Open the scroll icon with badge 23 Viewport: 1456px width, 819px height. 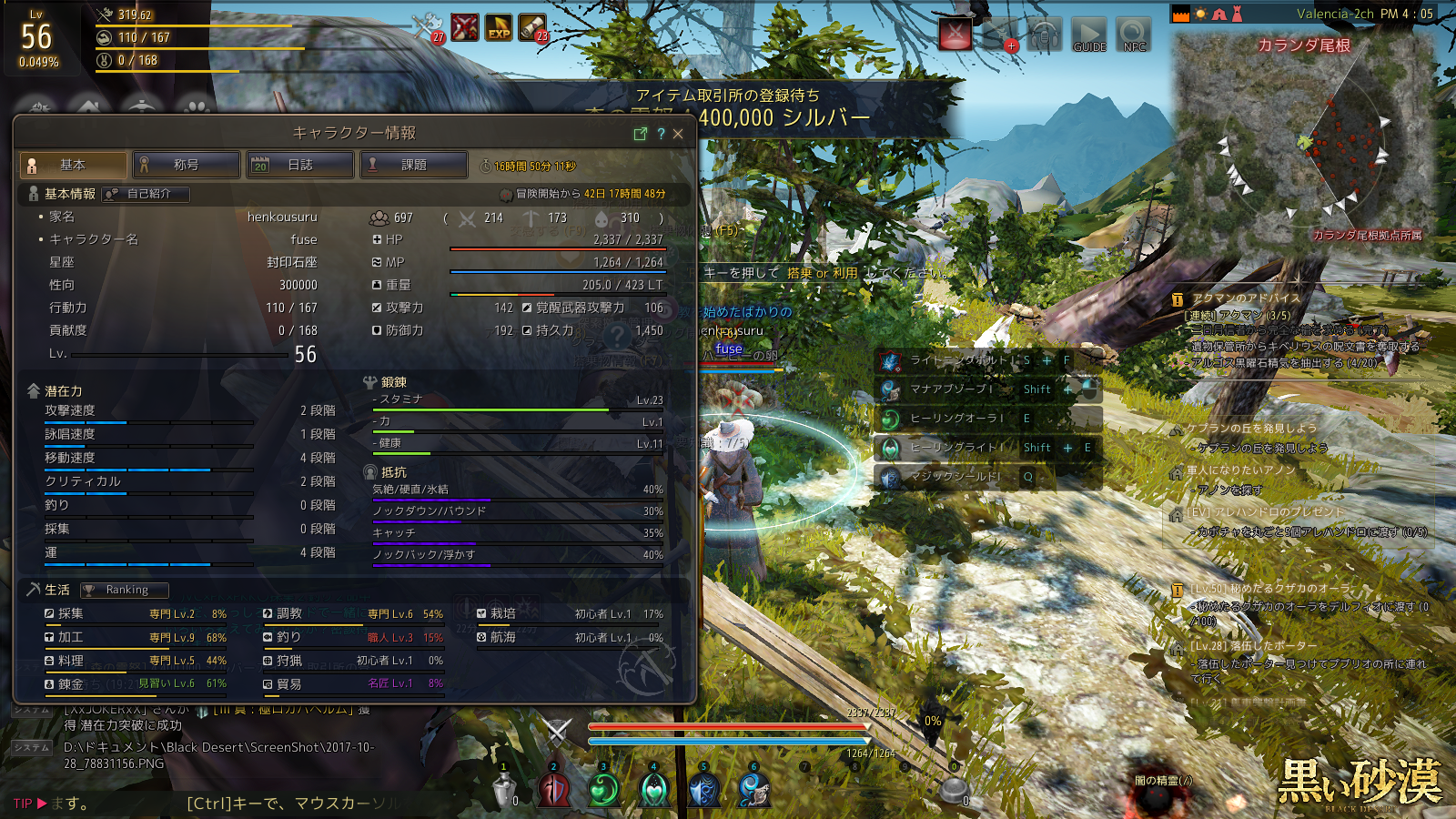tap(532, 28)
